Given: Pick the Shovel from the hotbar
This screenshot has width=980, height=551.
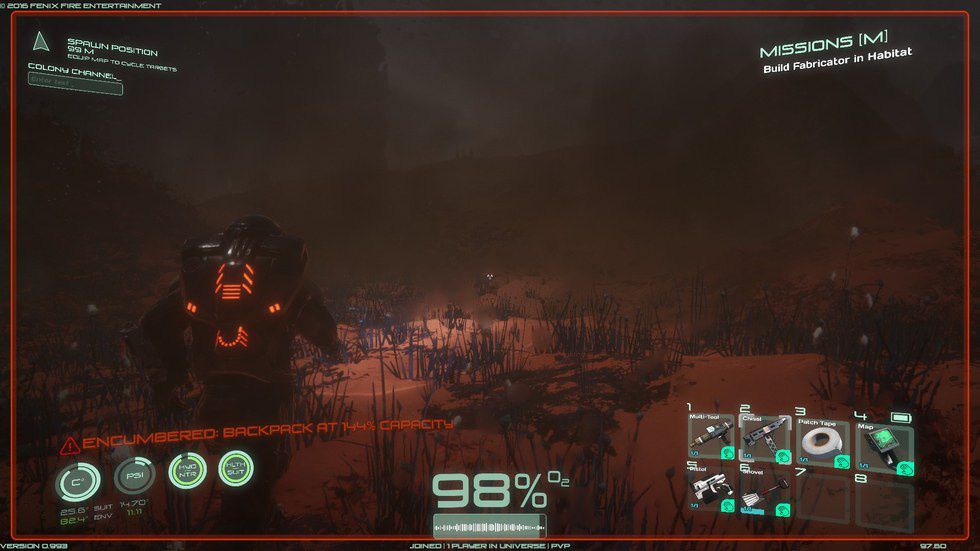Looking at the screenshot, I should tap(766, 492).
